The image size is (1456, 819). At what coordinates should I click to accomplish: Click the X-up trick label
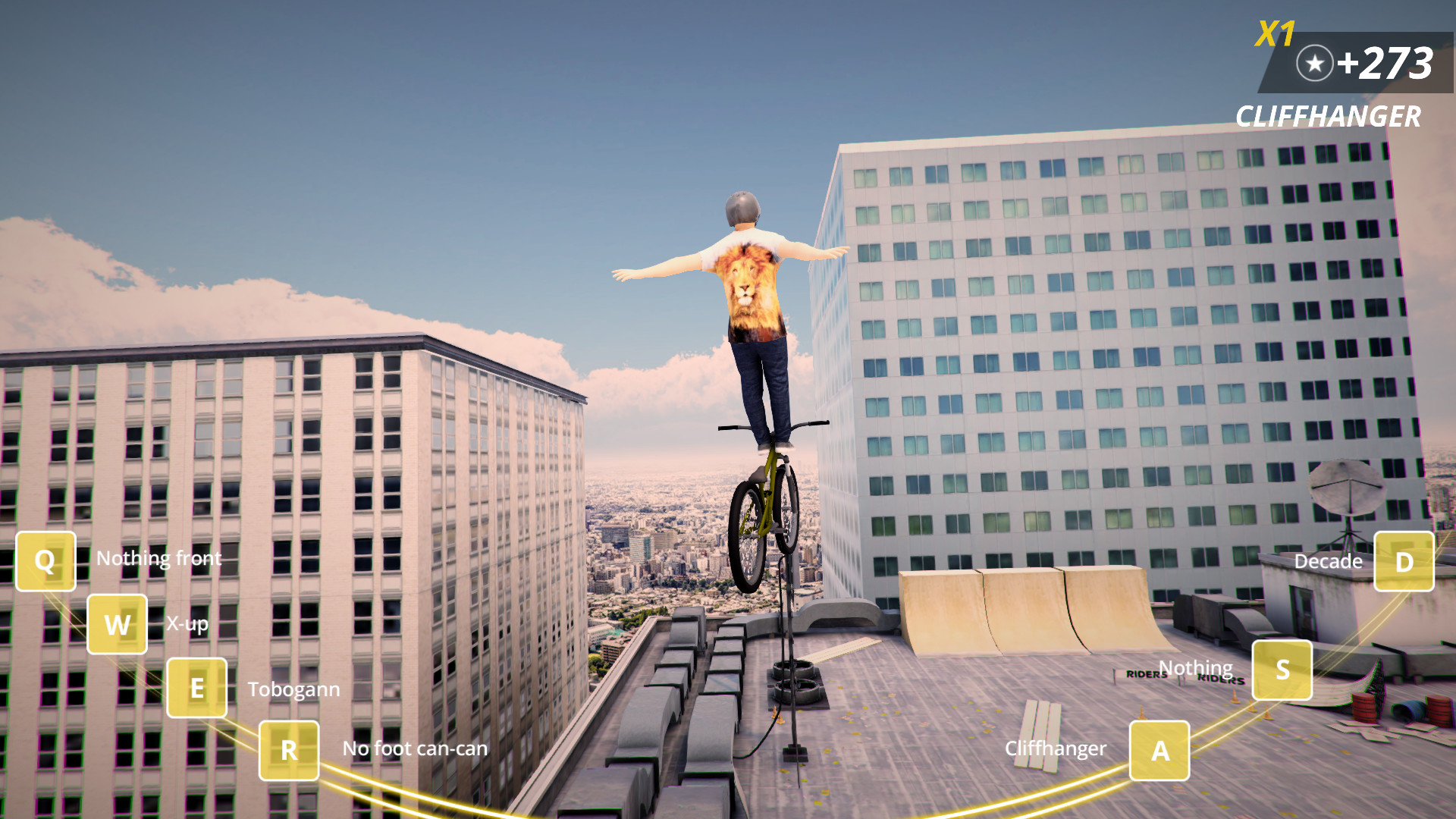tap(187, 624)
